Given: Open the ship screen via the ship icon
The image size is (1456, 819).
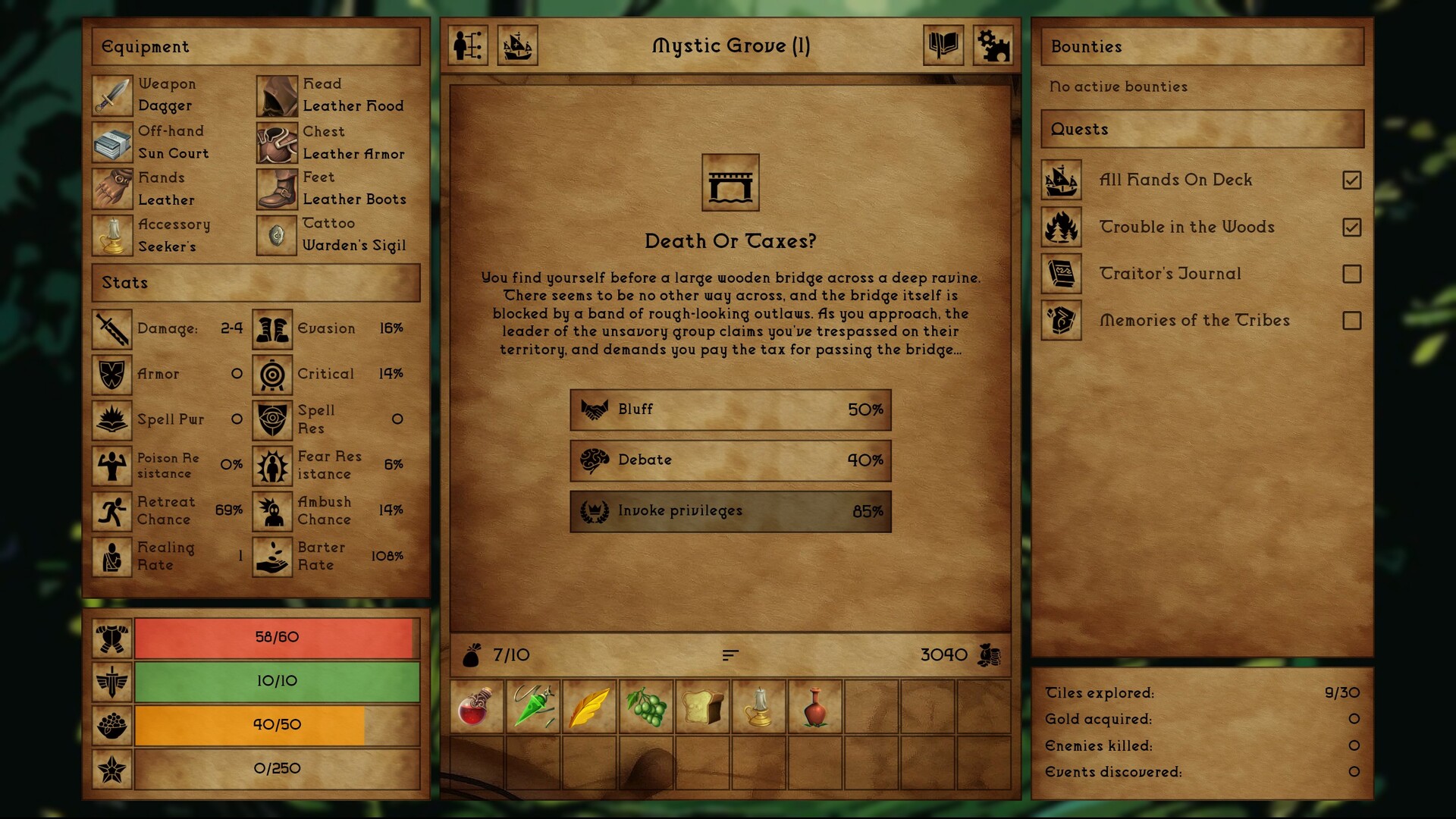Looking at the screenshot, I should click(518, 46).
